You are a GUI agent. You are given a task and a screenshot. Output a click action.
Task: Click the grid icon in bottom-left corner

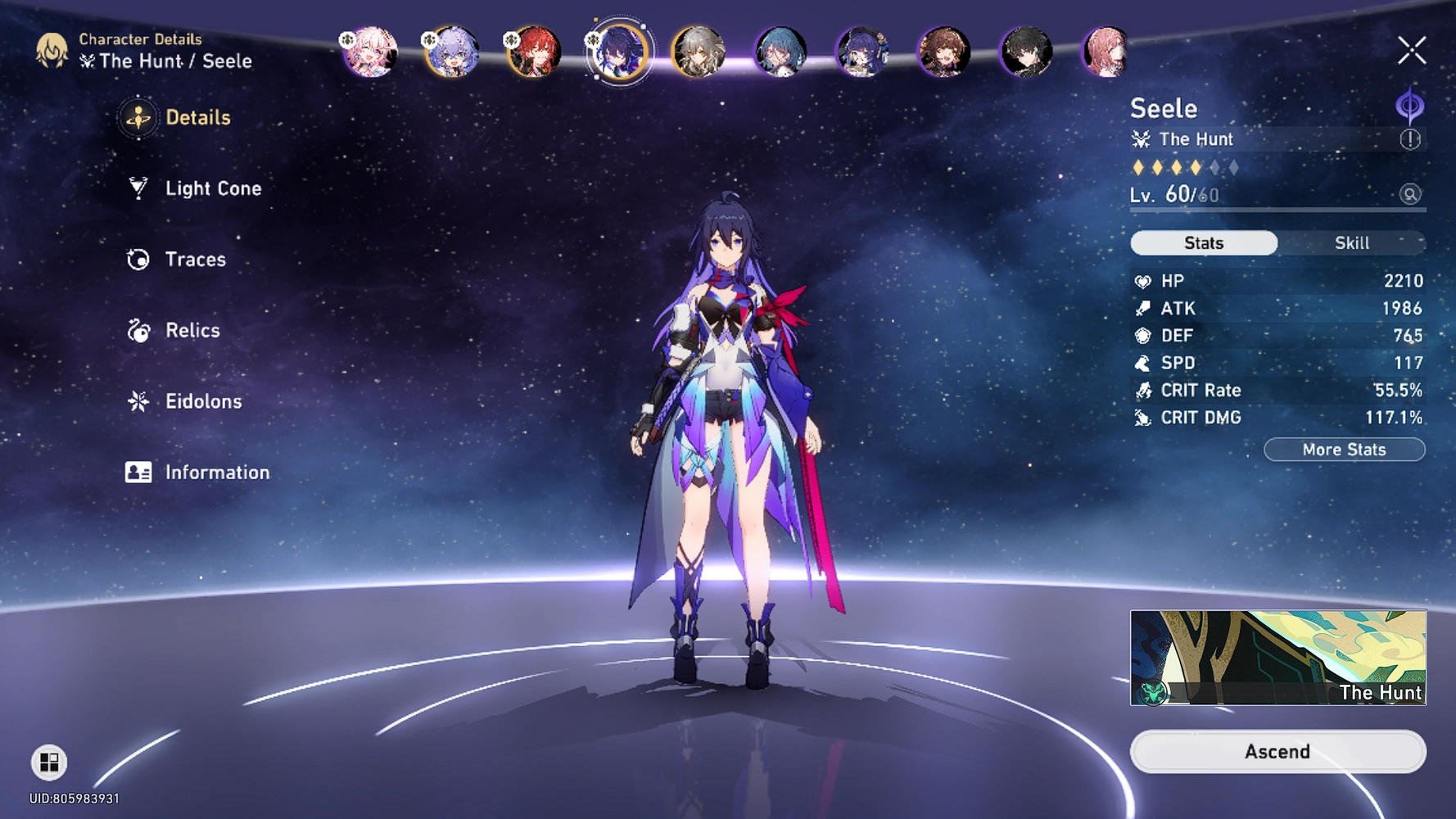[x=48, y=763]
